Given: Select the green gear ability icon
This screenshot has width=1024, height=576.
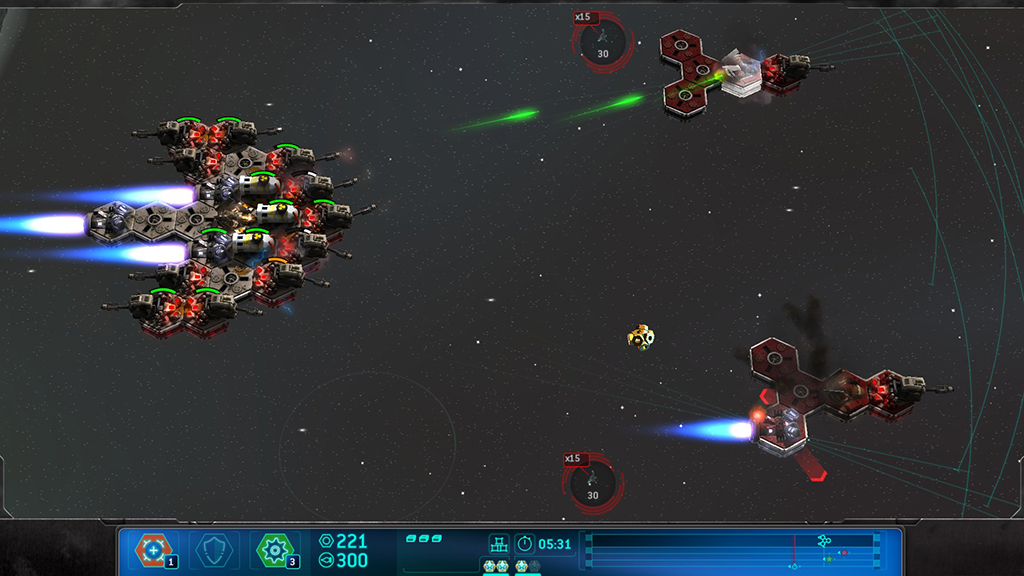Looking at the screenshot, I should click(x=274, y=549).
